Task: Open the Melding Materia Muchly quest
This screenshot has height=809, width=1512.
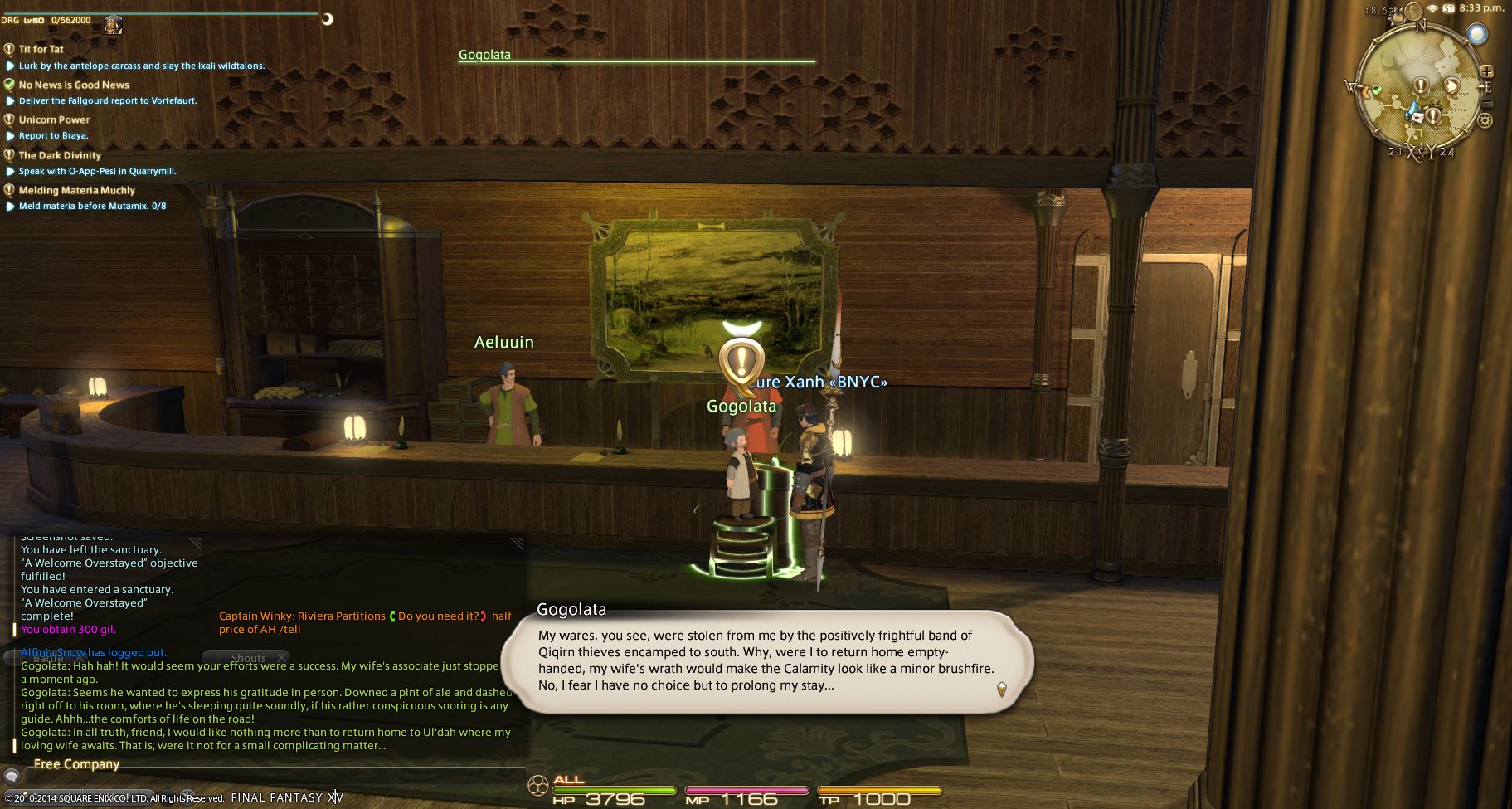Action: point(76,190)
